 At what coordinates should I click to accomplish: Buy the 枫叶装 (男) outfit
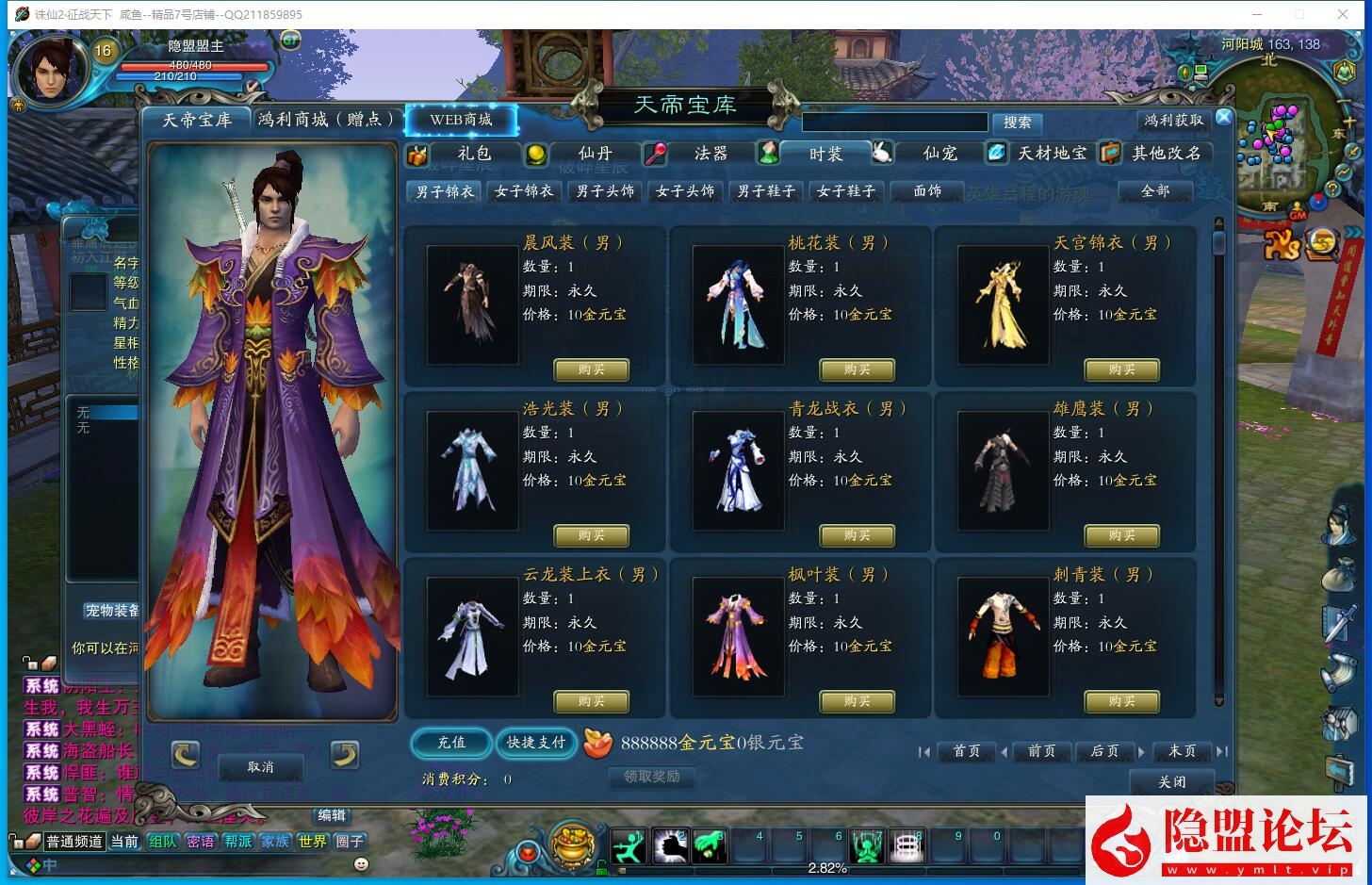[857, 701]
